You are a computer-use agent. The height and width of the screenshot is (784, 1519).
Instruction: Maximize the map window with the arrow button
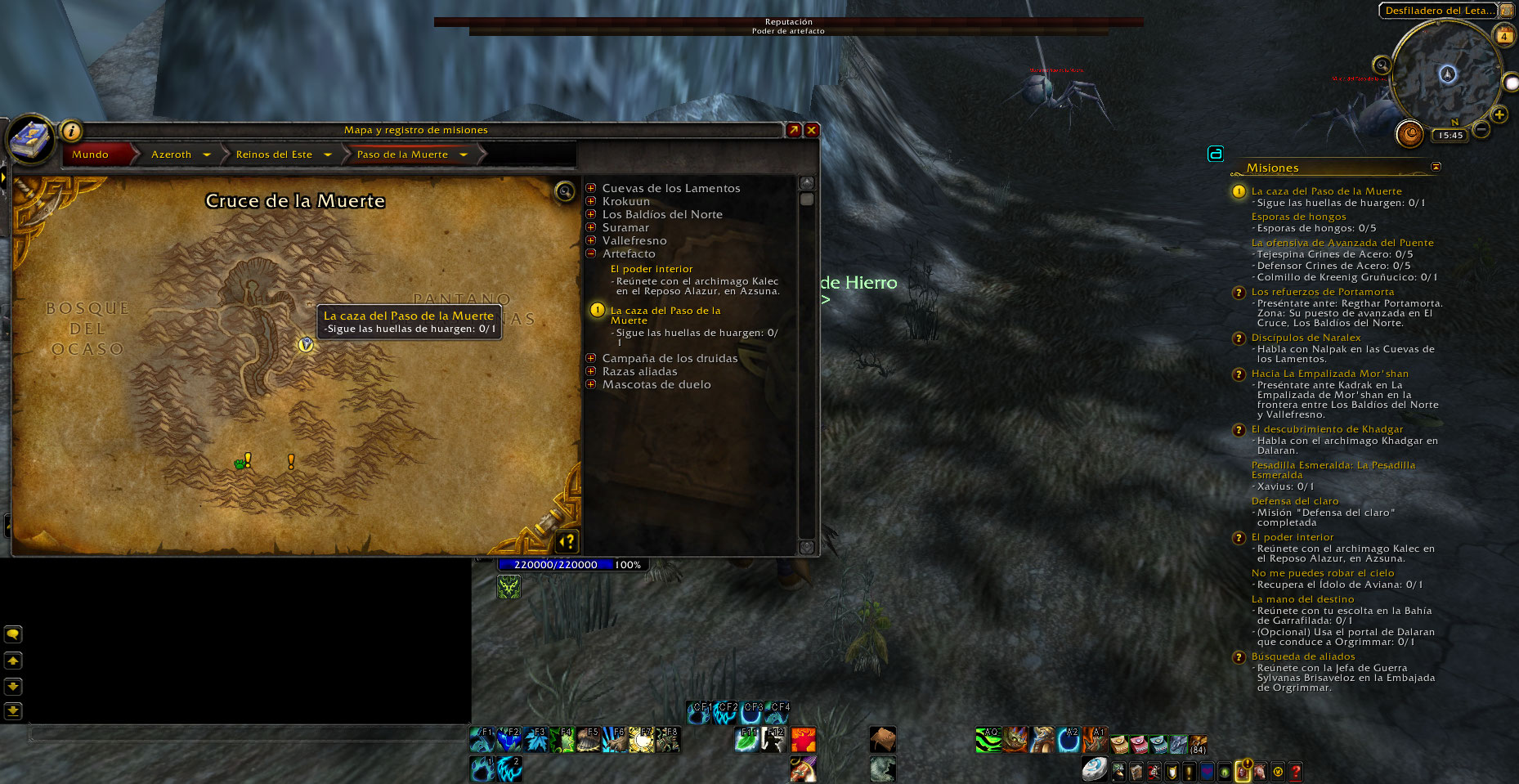(793, 130)
